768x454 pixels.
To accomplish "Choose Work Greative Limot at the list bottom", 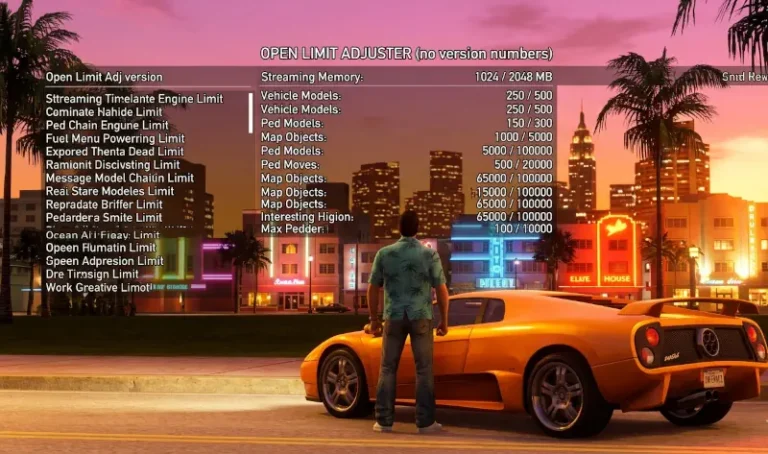I will pos(98,287).
